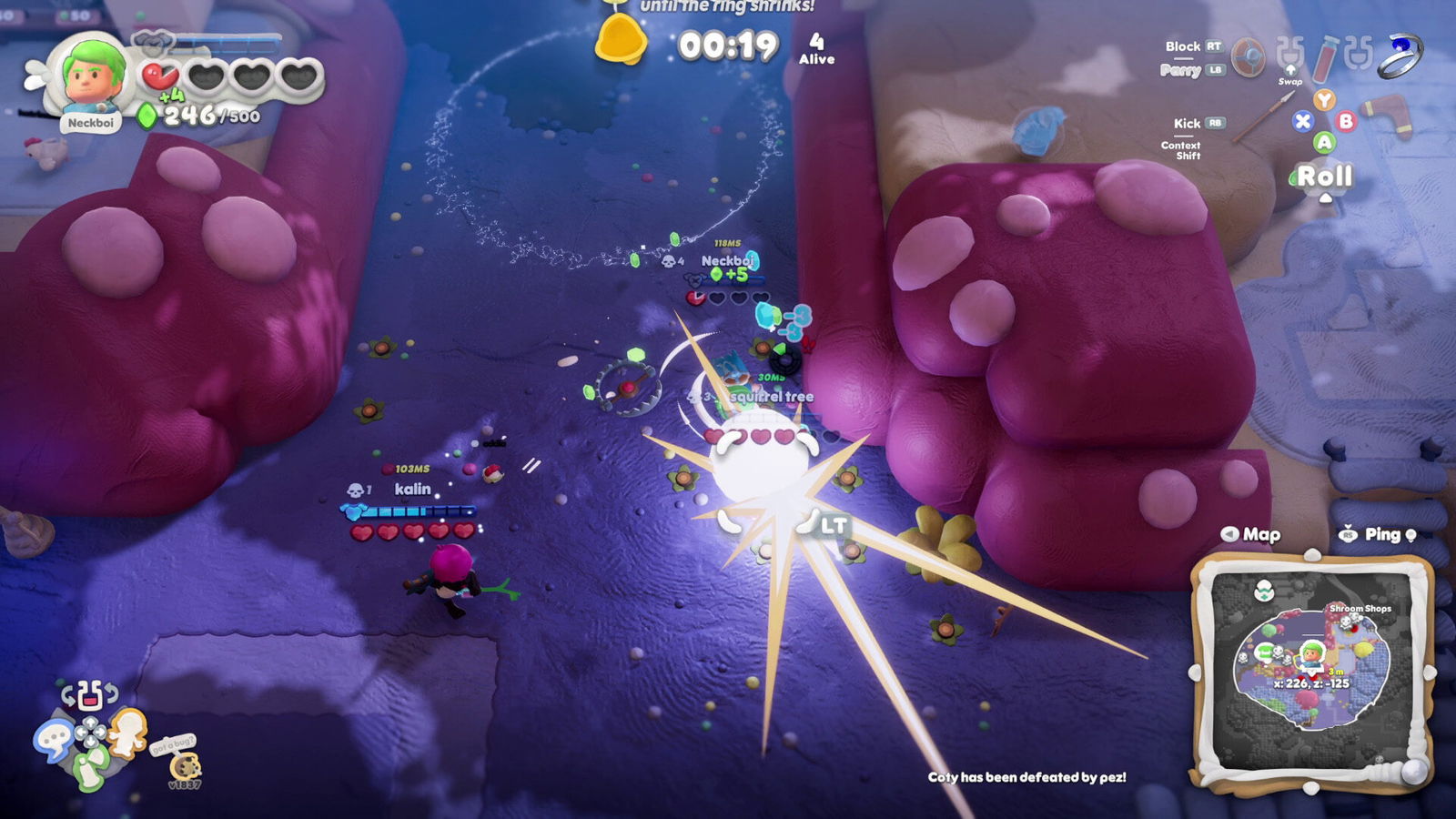Select the round shield block icon

click(1248, 57)
